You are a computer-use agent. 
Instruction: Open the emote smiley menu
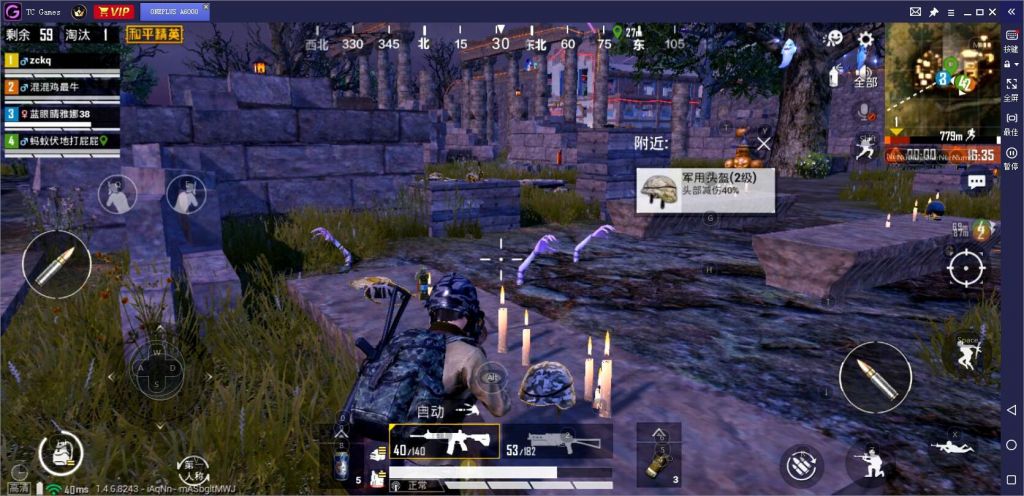834,38
